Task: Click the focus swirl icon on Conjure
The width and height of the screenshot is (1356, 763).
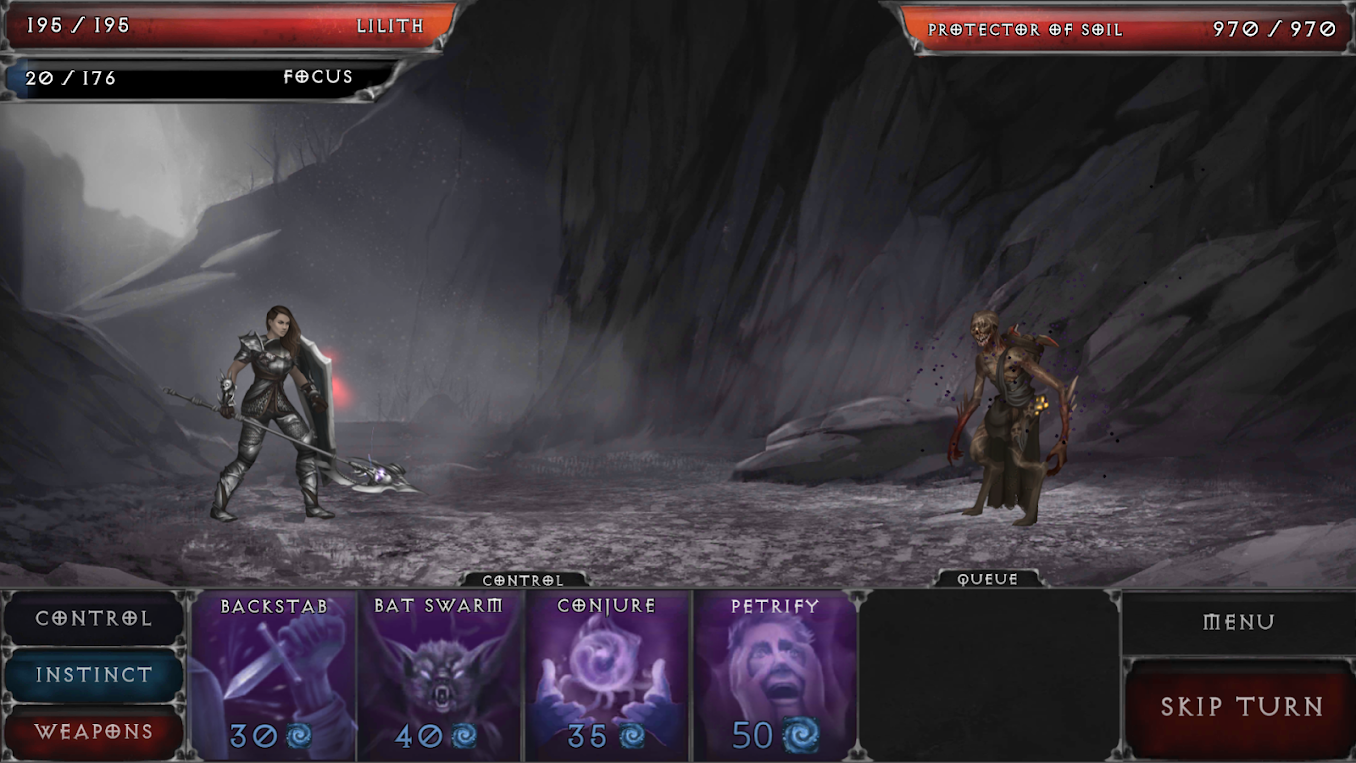Action: pos(629,735)
